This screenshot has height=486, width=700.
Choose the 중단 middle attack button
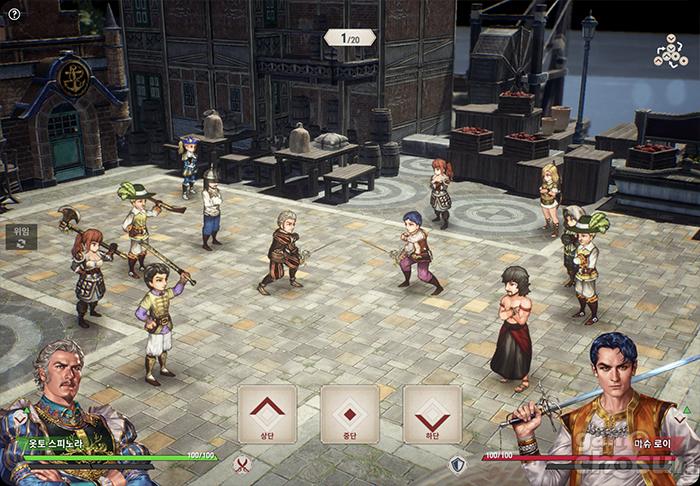(349, 414)
